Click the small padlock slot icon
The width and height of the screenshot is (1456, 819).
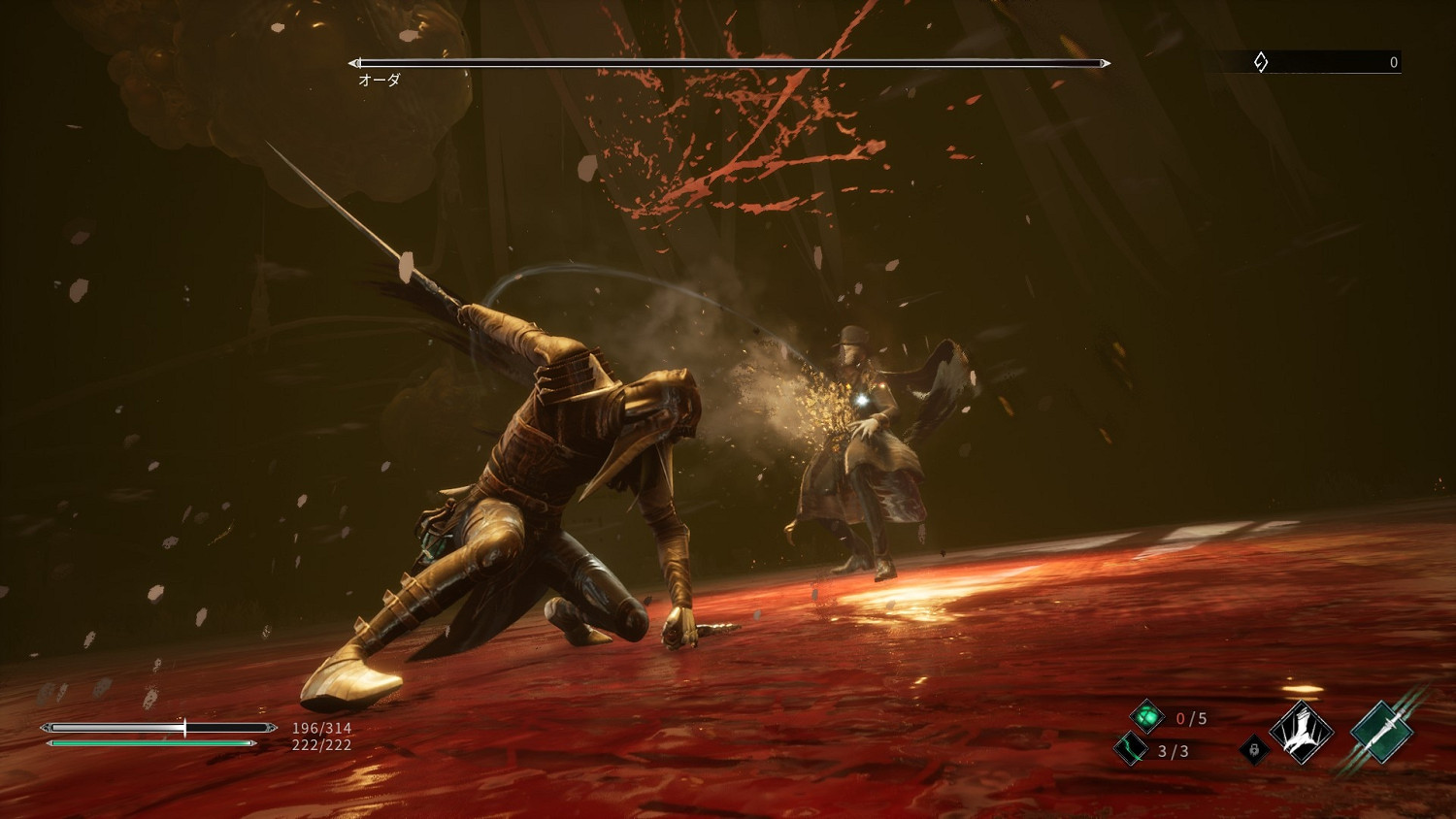coord(1254,749)
